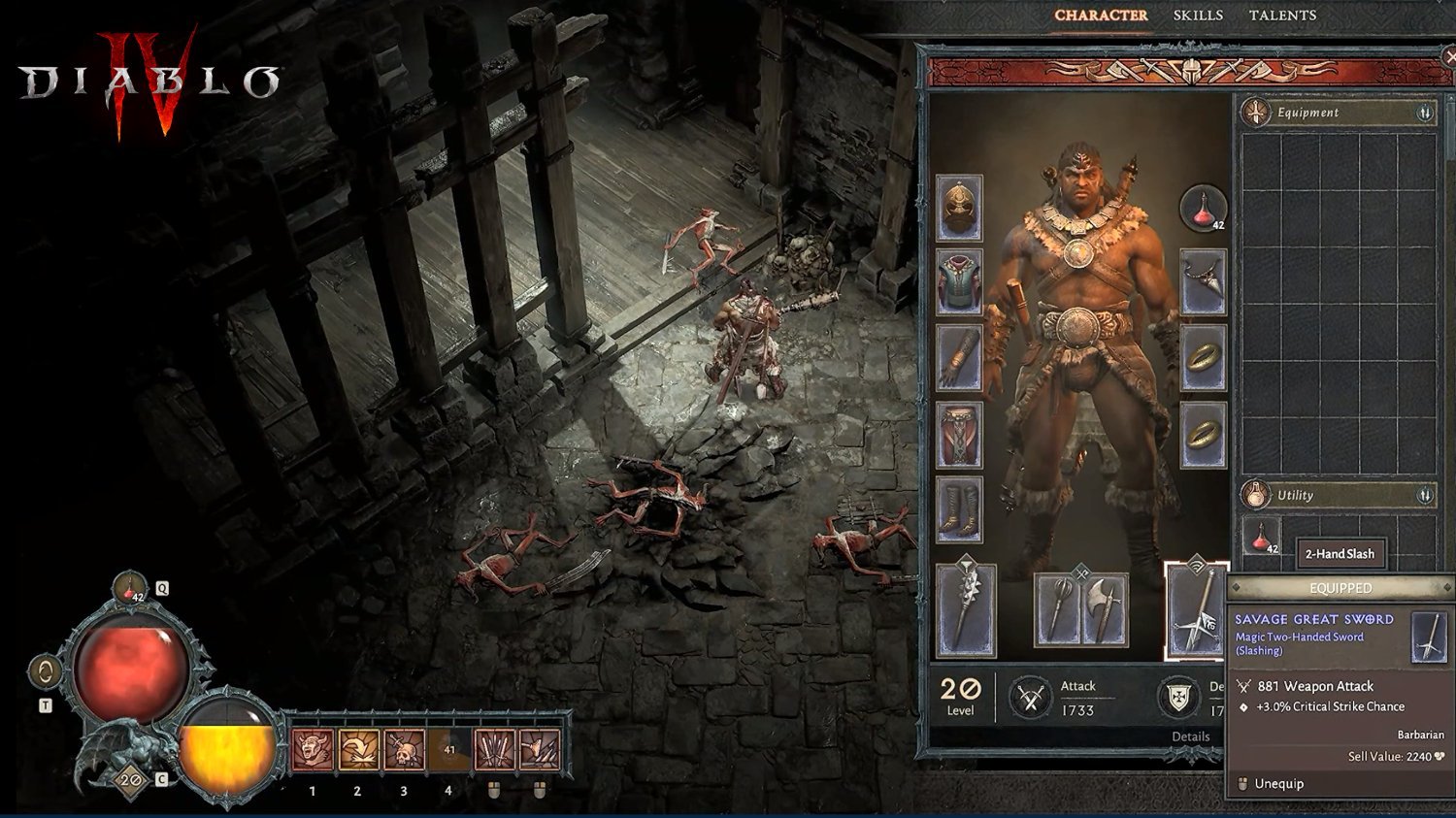Select the amulet equipment slot

tap(1204, 282)
